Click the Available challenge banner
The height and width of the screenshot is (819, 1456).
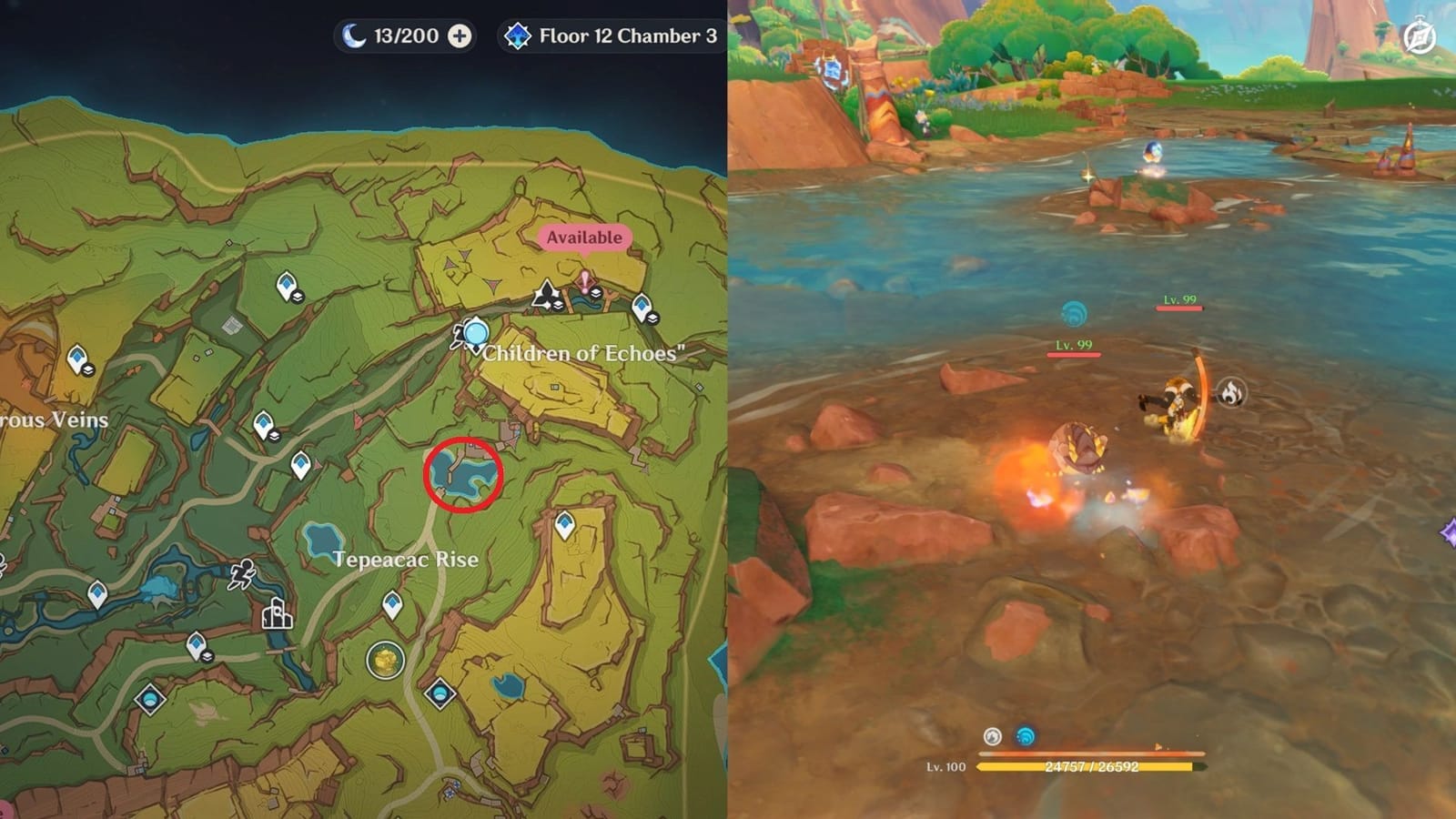click(584, 237)
